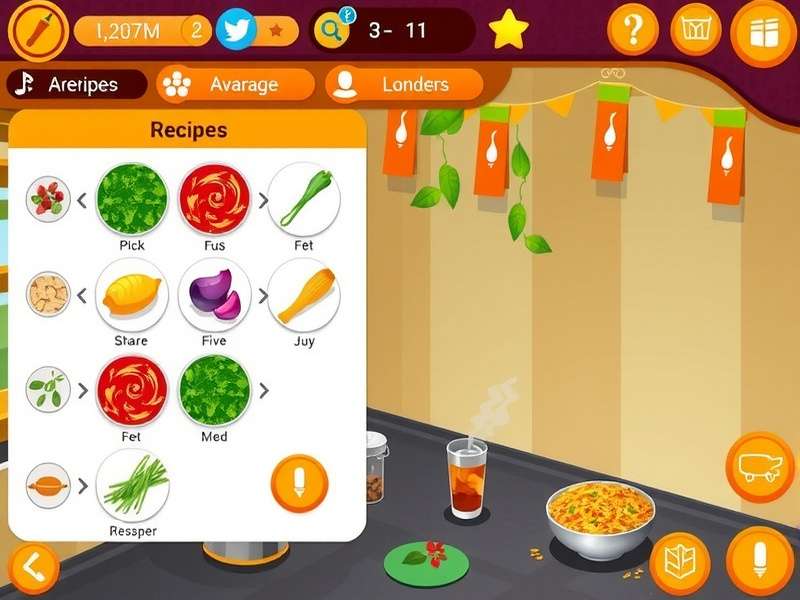This screenshot has height=600, width=800.
Task: Open the question mark help button
Action: (633, 31)
